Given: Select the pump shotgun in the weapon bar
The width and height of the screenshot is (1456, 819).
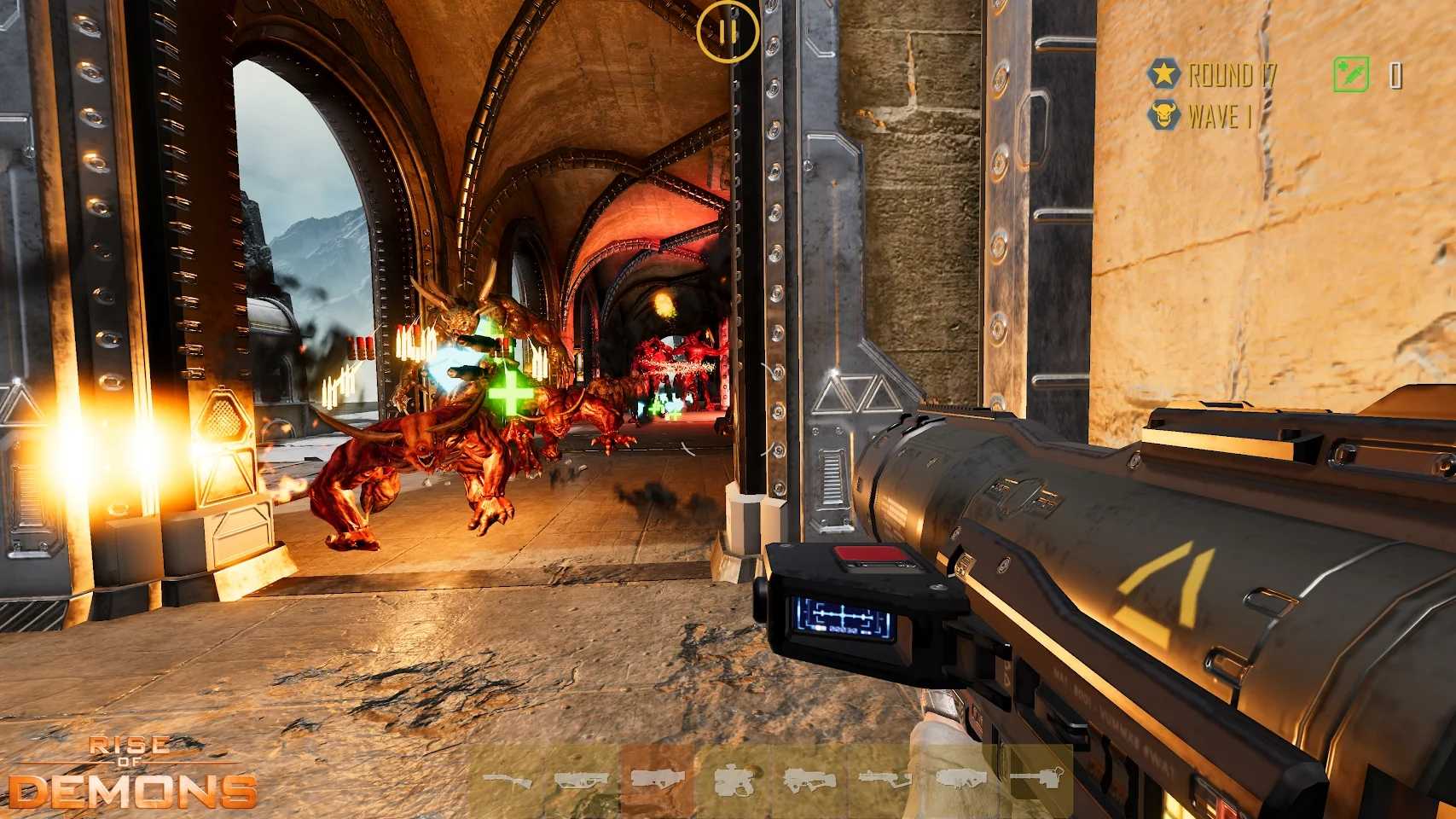Looking at the screenshot, I should (508, 779).
